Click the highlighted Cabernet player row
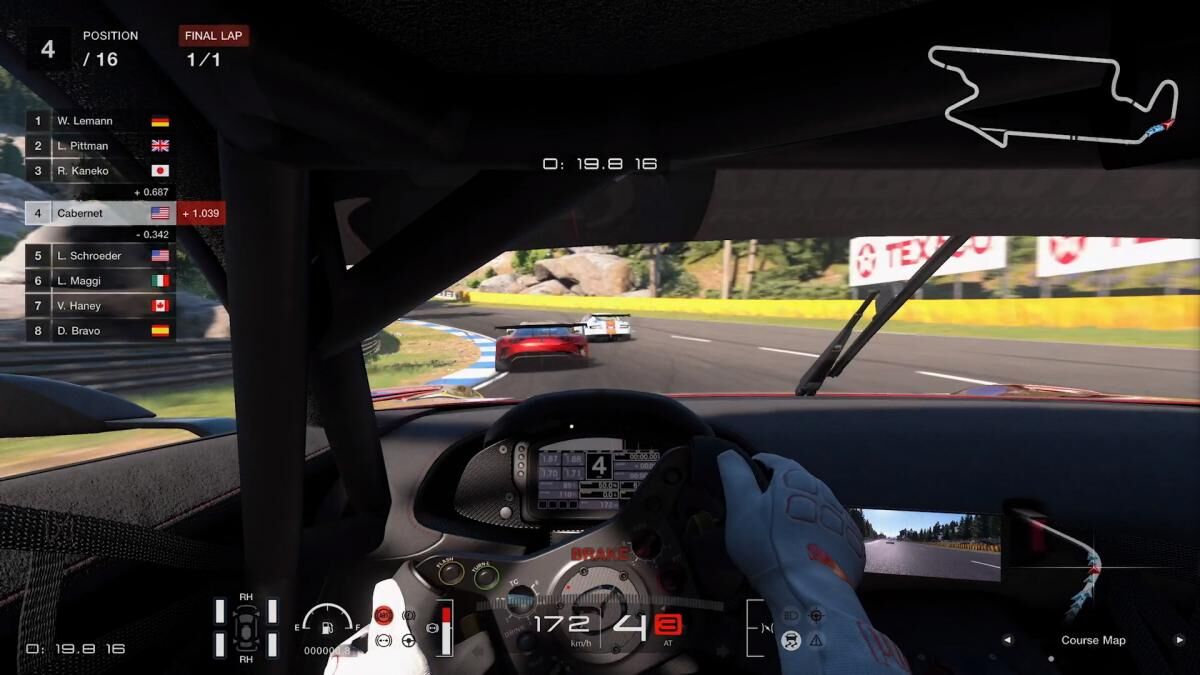The width and height of the screenshot is (1200, 675). click(100, 213)
